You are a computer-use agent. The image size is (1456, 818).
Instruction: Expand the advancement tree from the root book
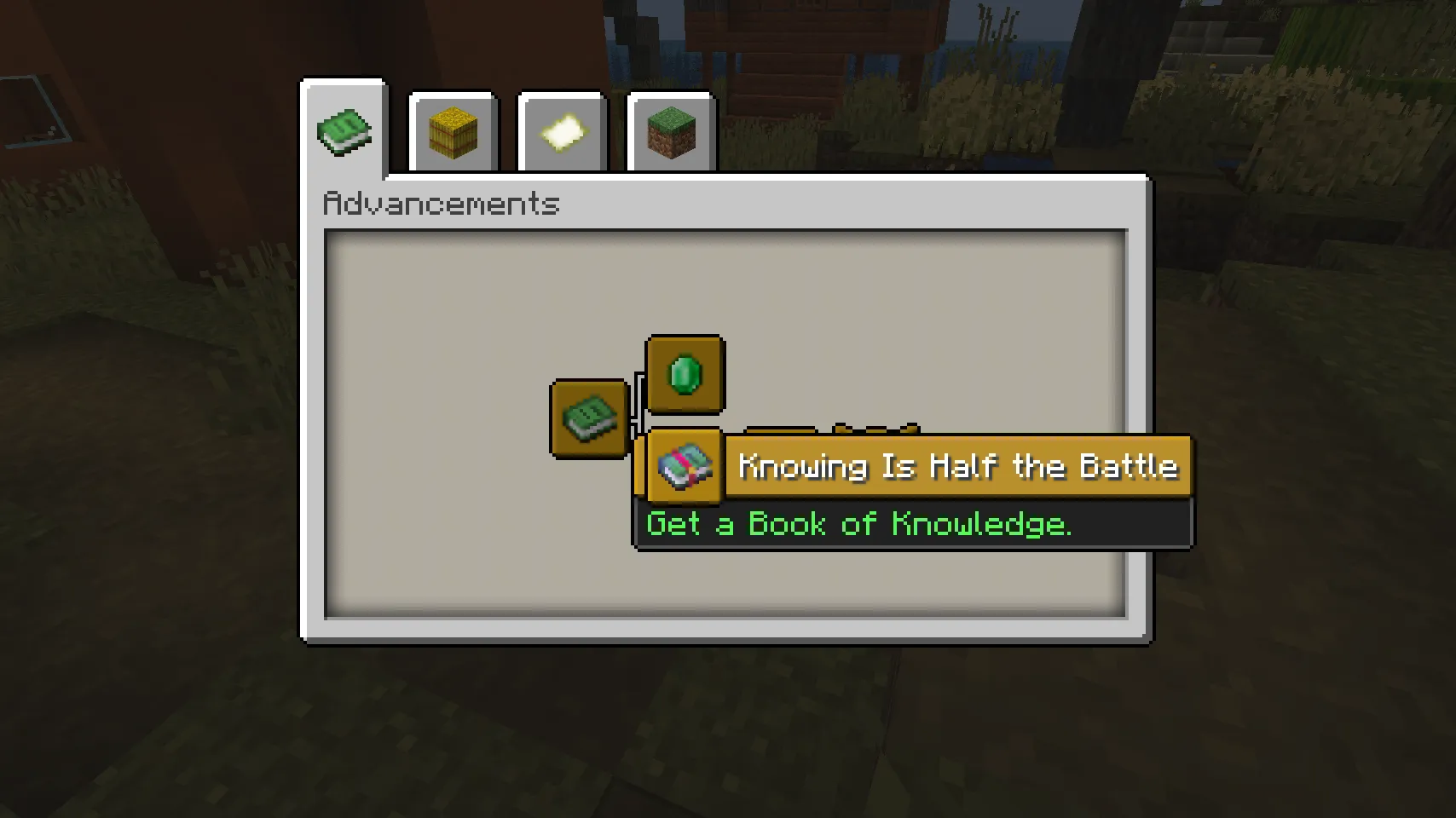click(x=588, y=418)
